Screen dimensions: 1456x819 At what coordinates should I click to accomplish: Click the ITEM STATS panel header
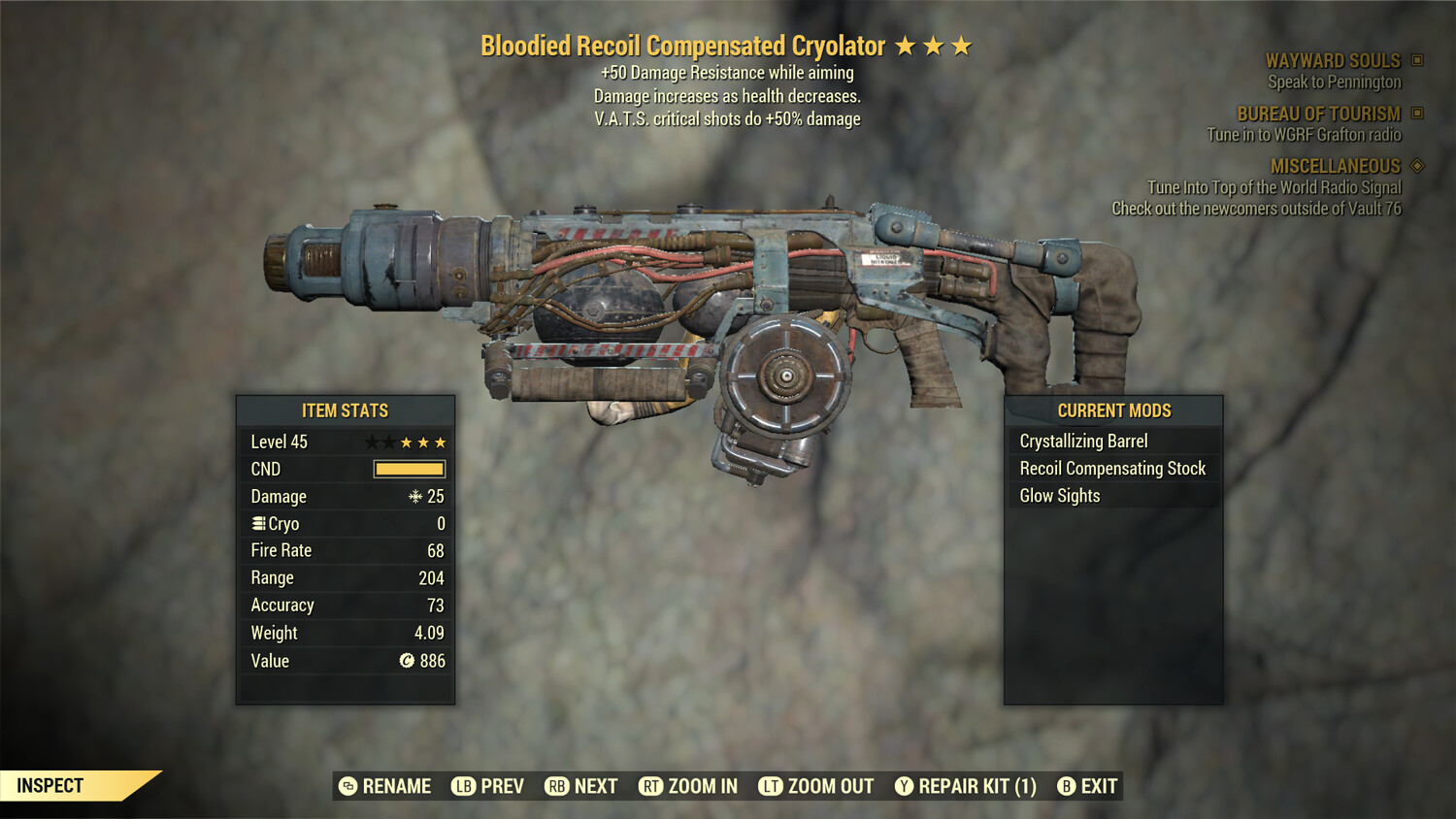pyautogui.click(x=345, y=410)
